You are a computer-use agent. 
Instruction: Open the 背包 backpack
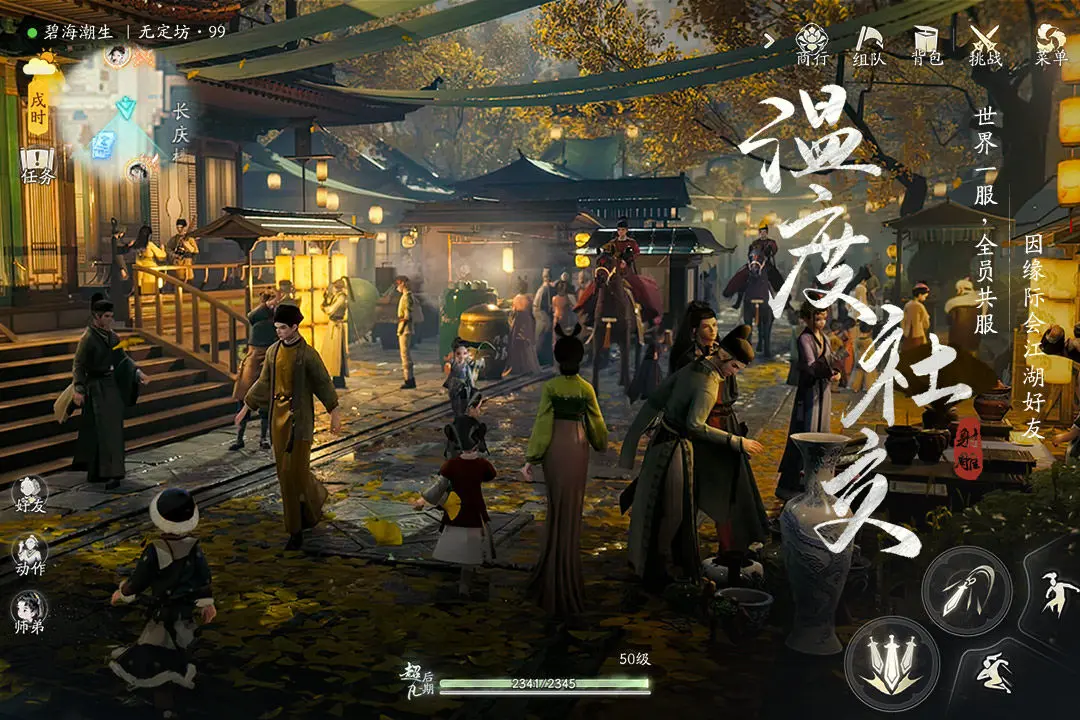point(927,43)
